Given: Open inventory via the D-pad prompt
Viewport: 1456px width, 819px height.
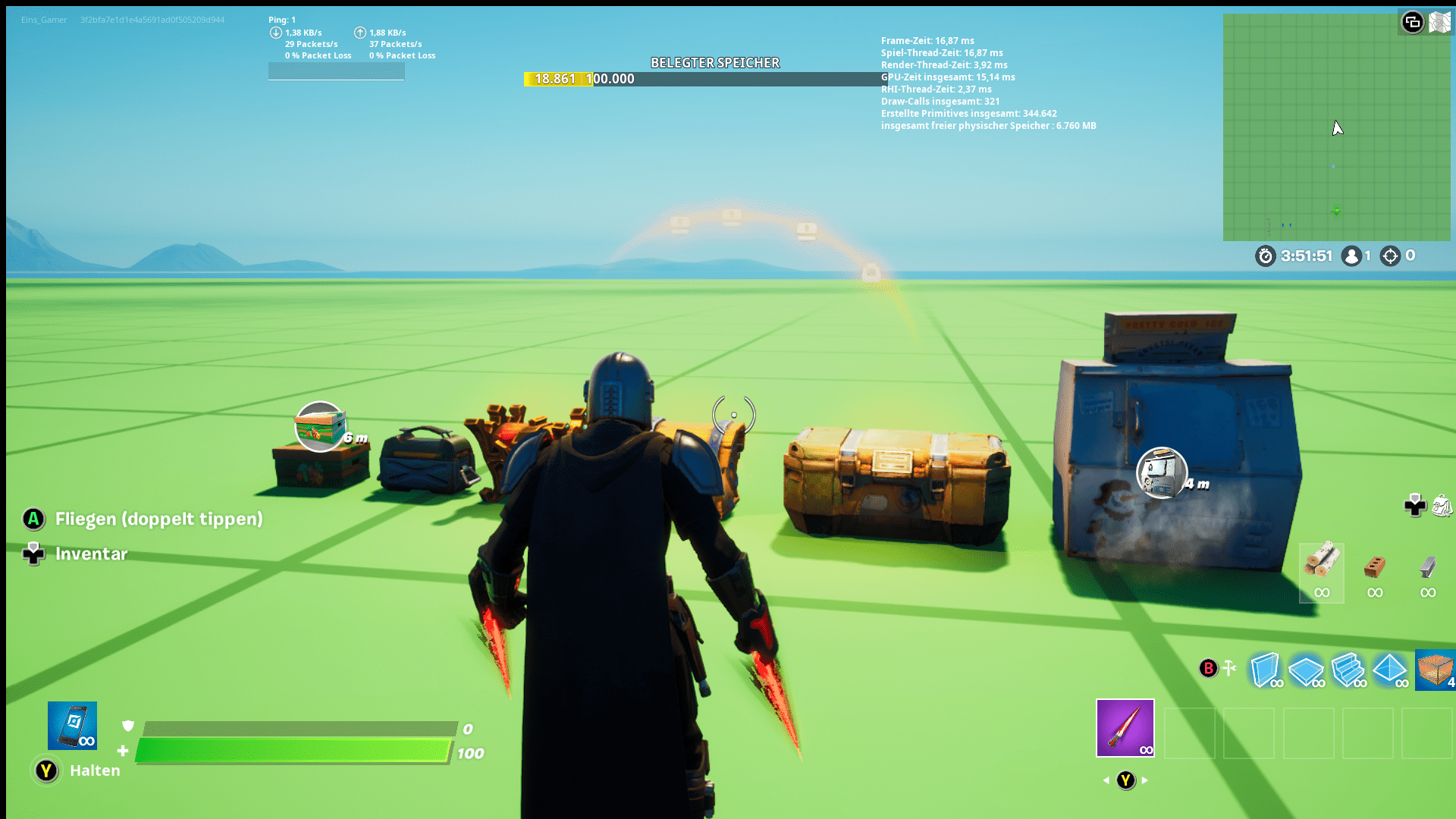Looking at the screenshot, I should (x=33, y=554).
